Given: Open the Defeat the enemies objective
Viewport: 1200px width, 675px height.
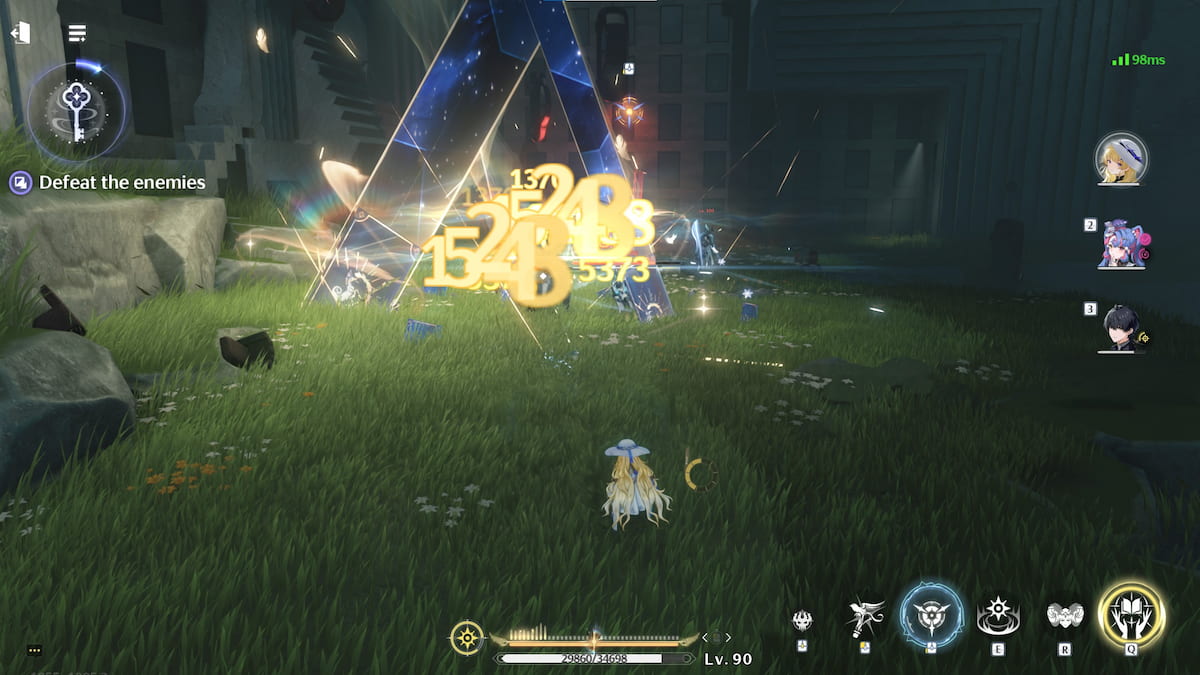Looking at the screenshot, I should [x=107, y=183].
